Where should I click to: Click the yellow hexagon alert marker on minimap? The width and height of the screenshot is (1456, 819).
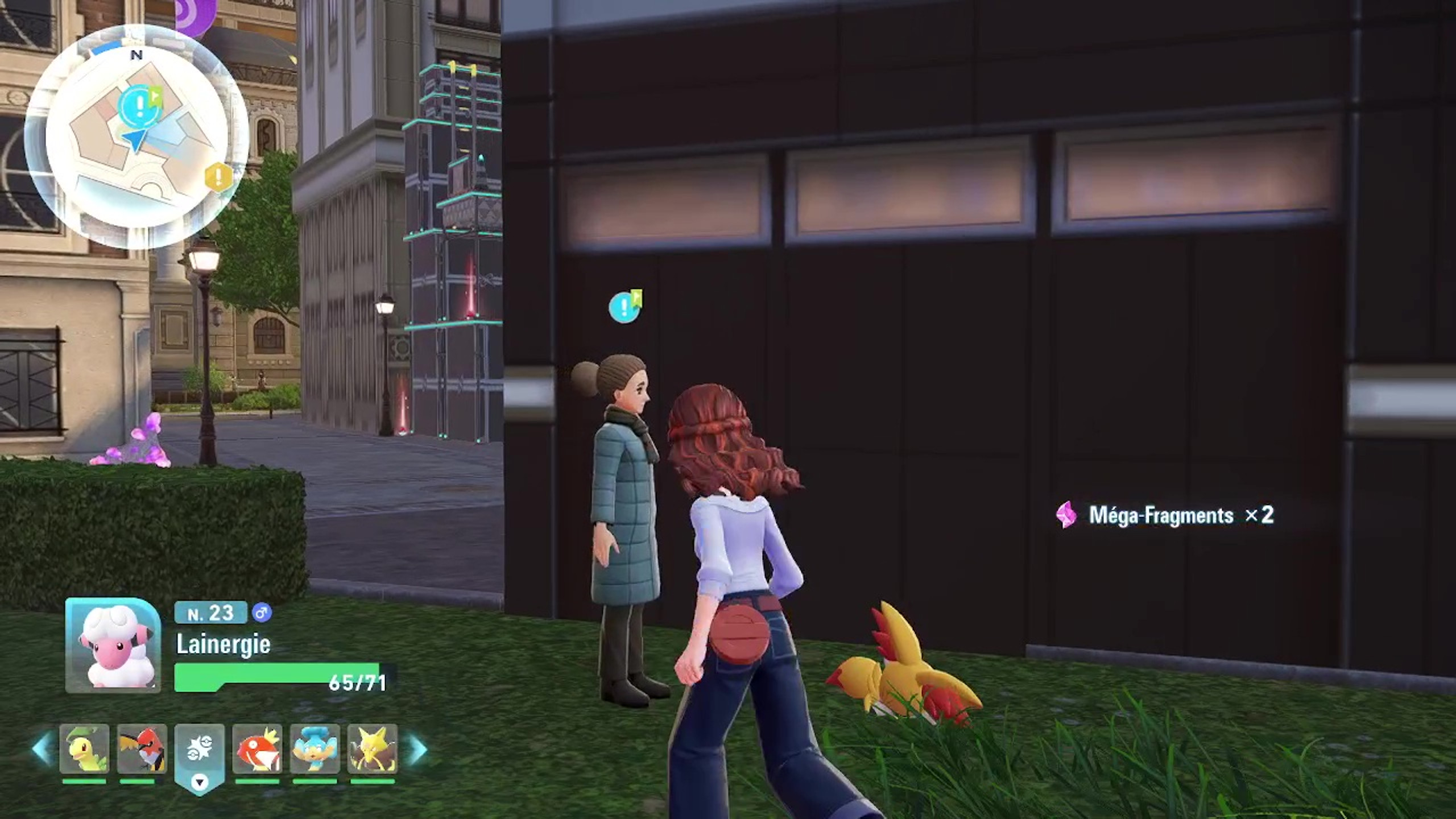coord(218,177)
